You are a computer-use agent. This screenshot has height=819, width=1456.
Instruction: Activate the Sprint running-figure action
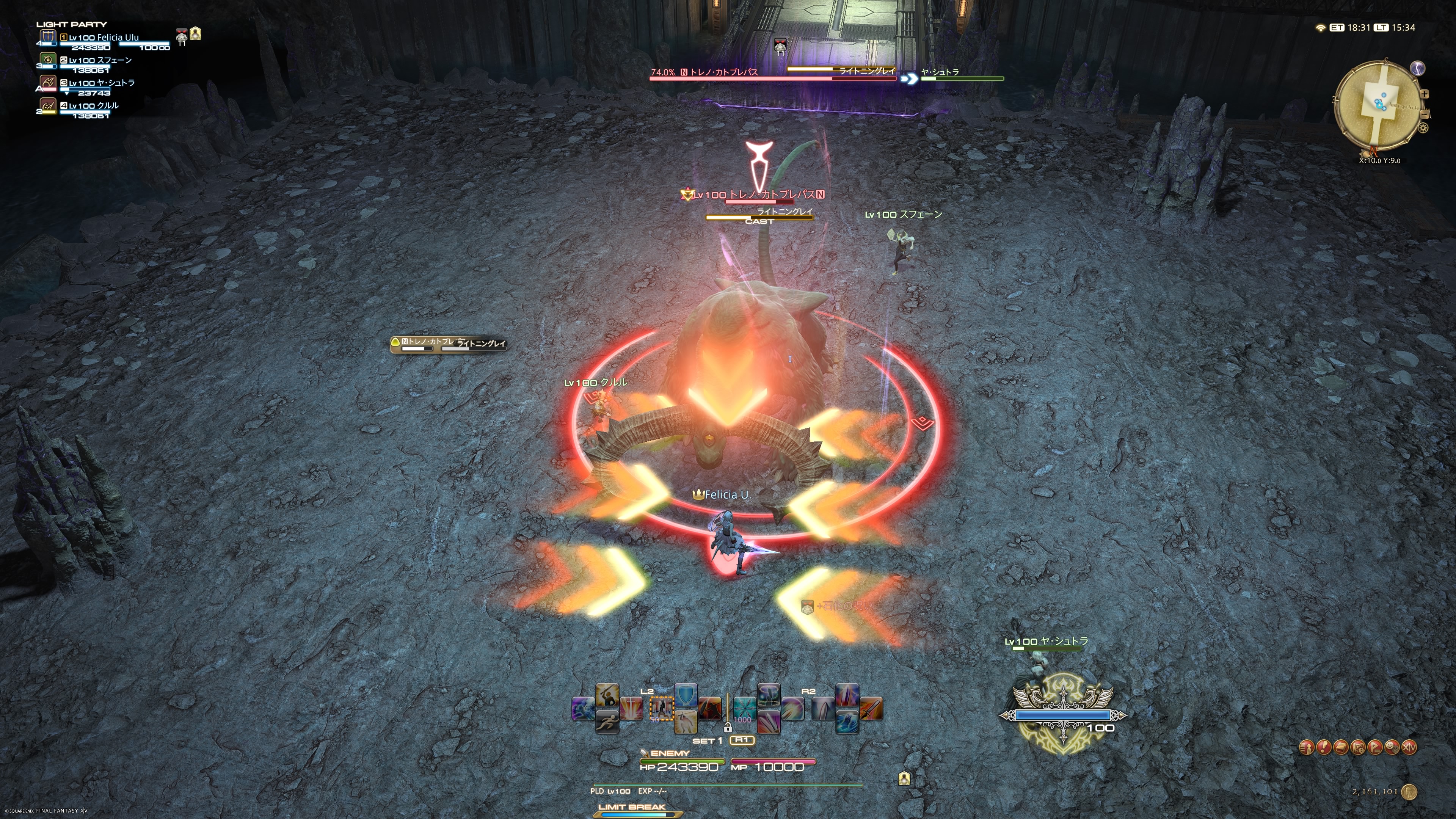(x=607, y=722)
